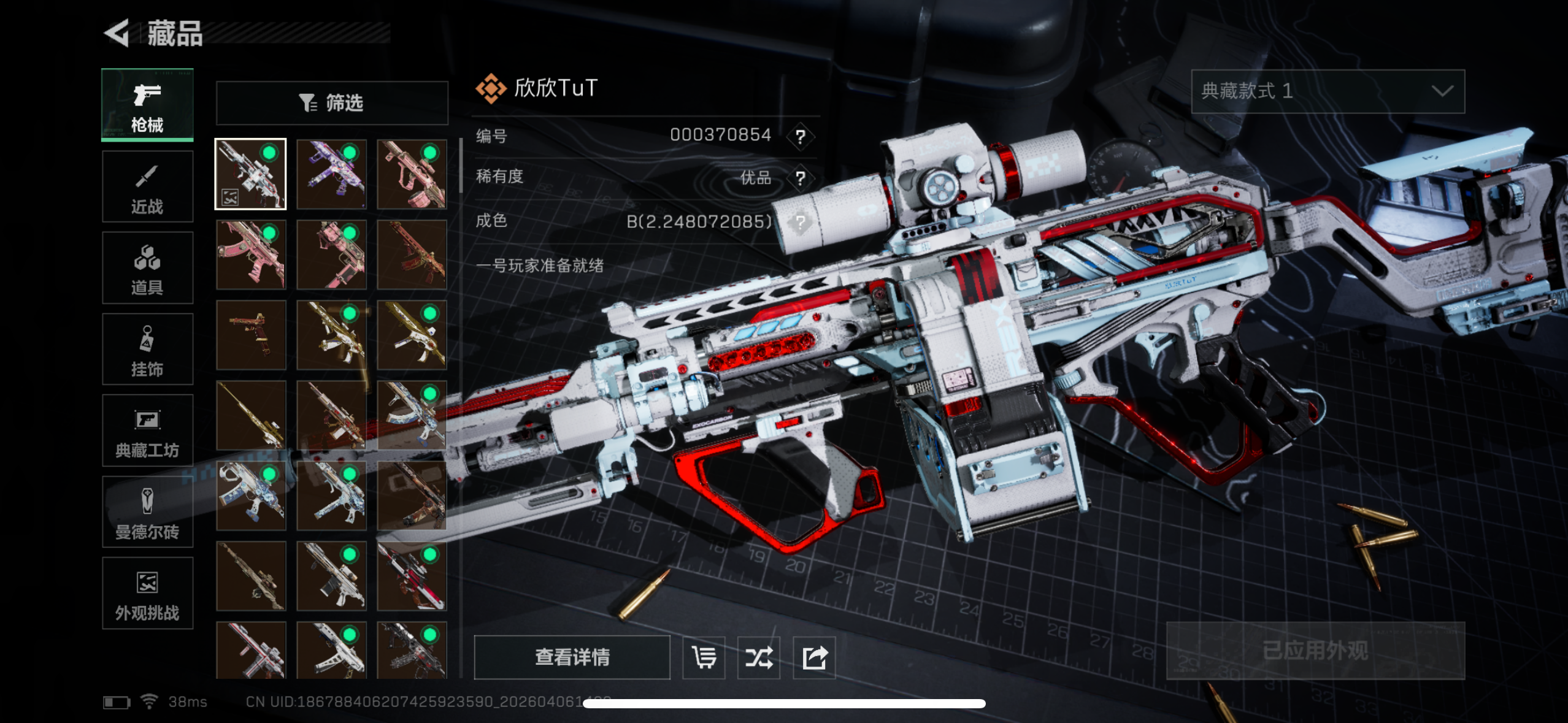Viewport: 1568px width, 723px height.
Task: Select the purple camo gun thumbnail
Action: click(331, 174)
